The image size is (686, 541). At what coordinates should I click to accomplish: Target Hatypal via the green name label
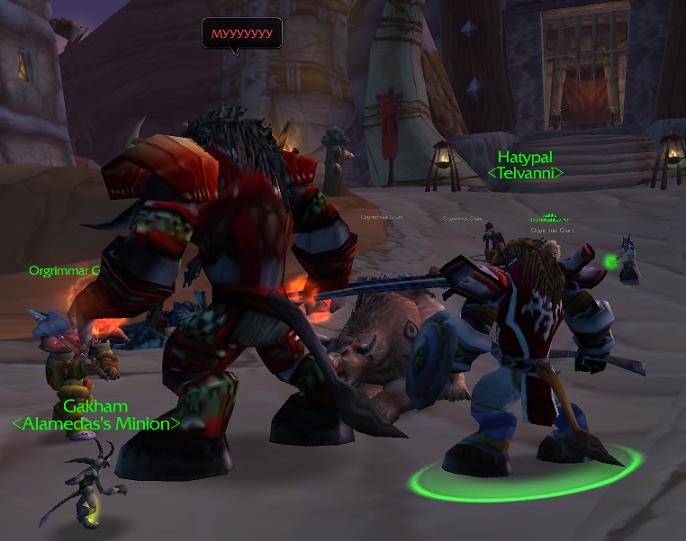point(525,158)
